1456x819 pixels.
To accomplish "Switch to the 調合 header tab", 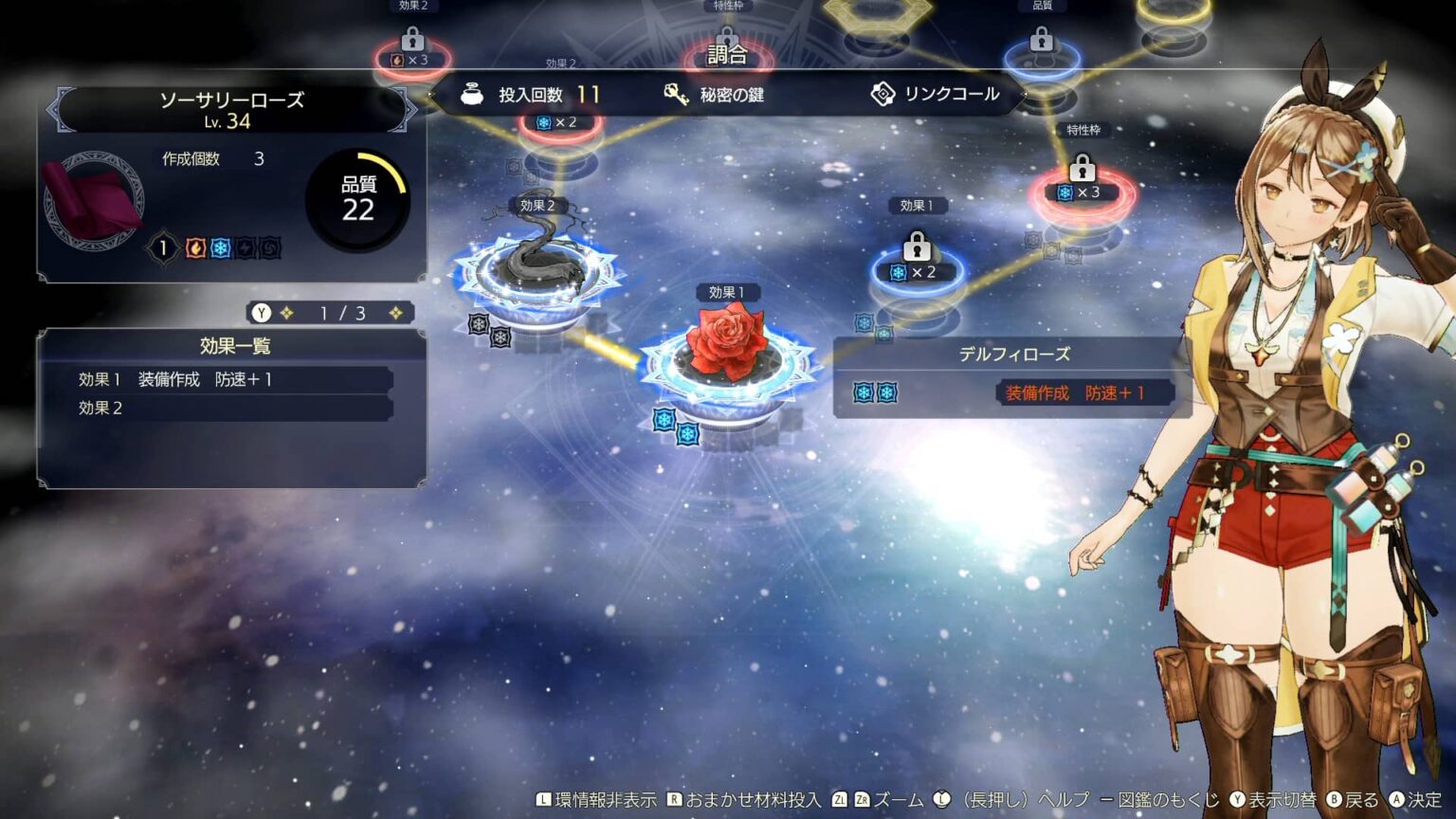I will (x=726, y=54).
